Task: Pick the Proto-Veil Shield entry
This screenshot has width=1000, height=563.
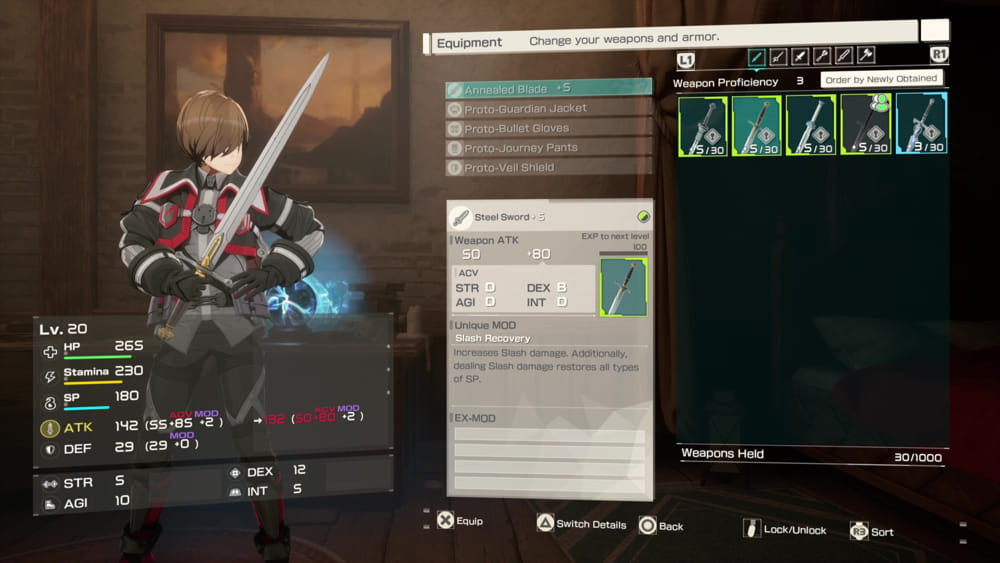Action: coord(548,168)
